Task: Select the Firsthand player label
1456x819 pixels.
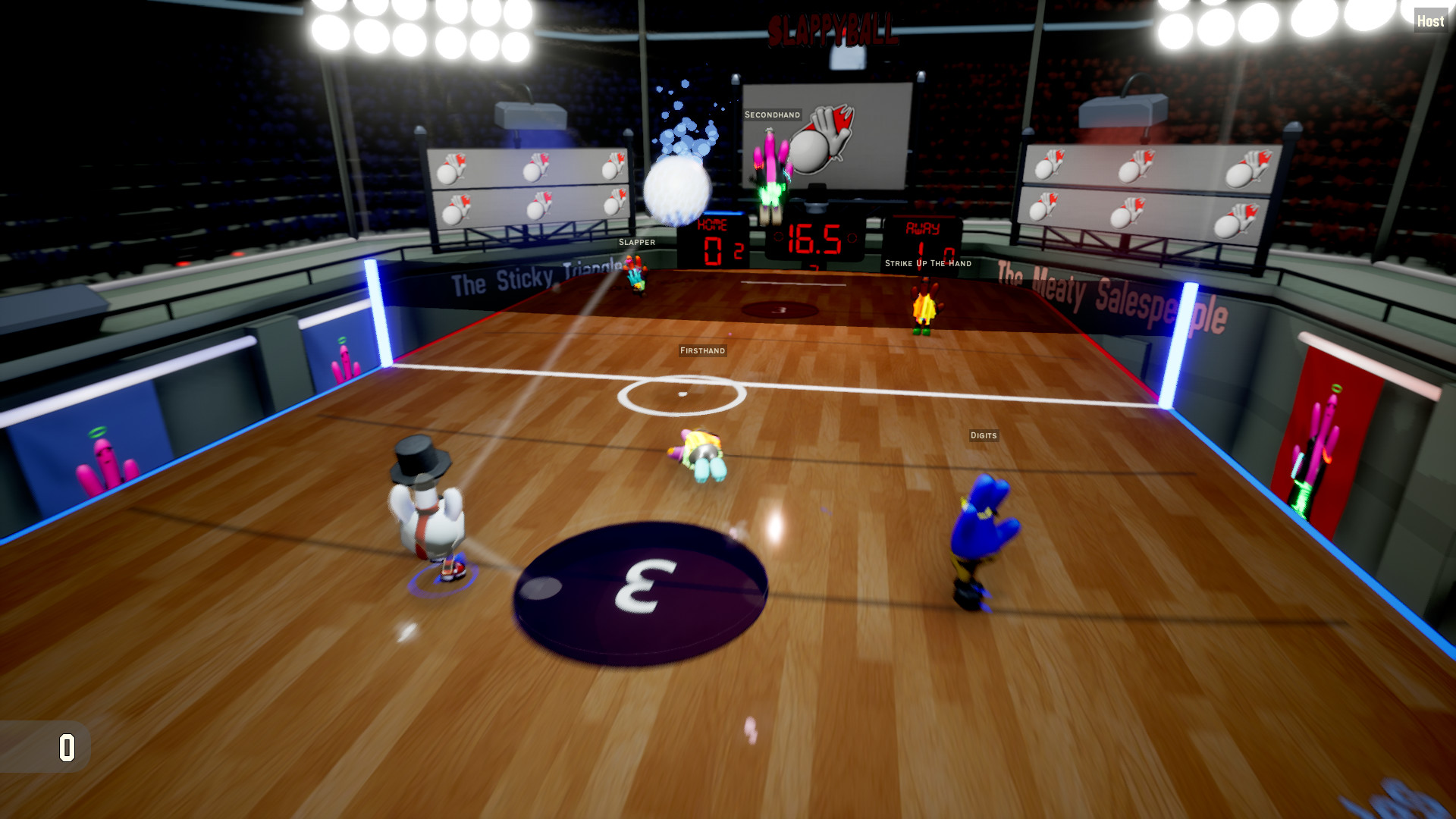Action: click(702, 350)
